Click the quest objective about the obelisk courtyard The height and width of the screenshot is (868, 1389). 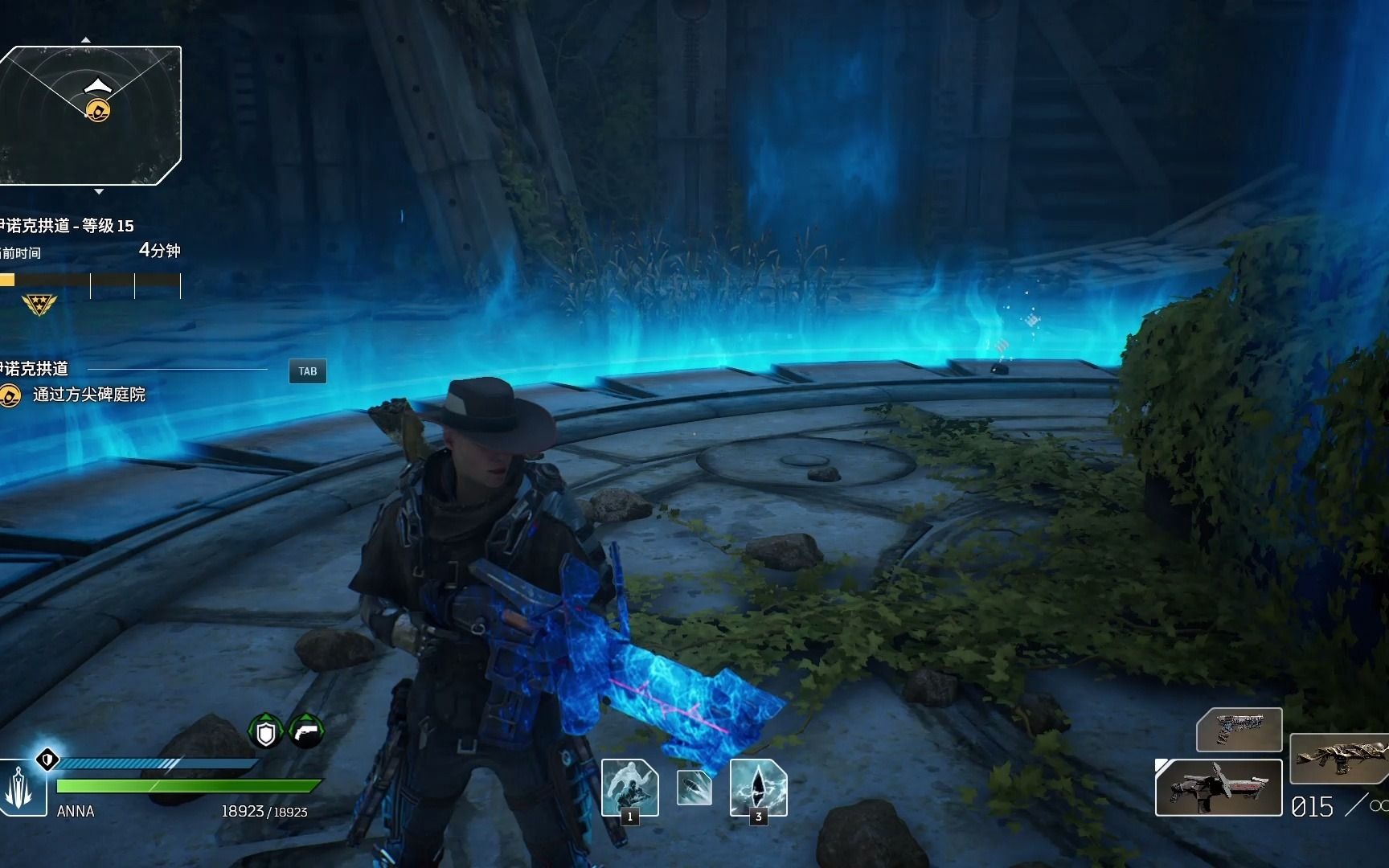point(88,395)
